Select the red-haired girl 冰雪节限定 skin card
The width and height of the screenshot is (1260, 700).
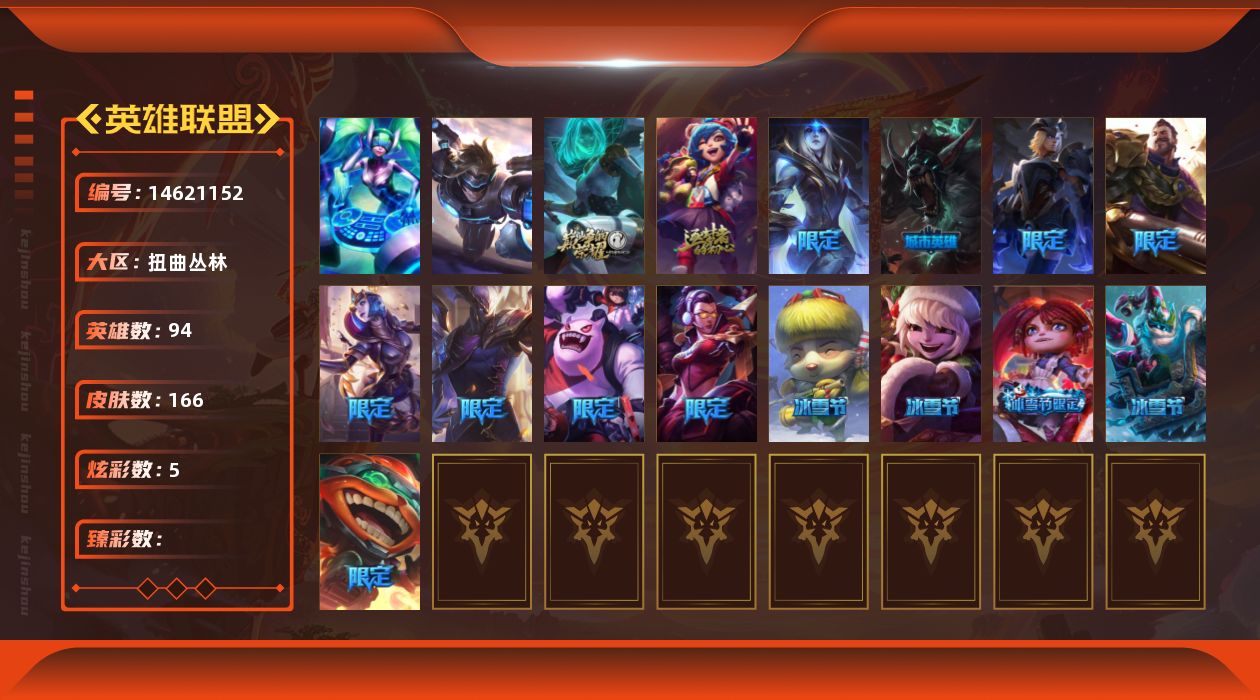(x=1043, y=364)
